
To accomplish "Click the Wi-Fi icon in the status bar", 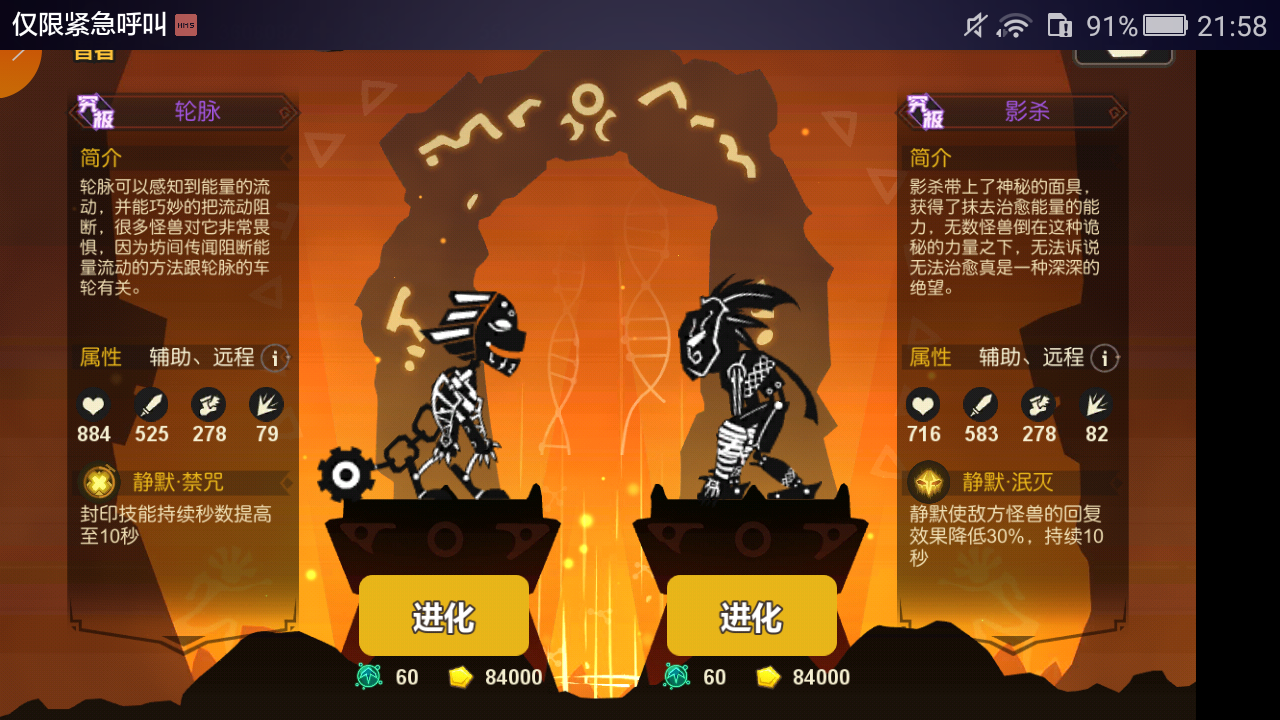I will click(1015, 26).
